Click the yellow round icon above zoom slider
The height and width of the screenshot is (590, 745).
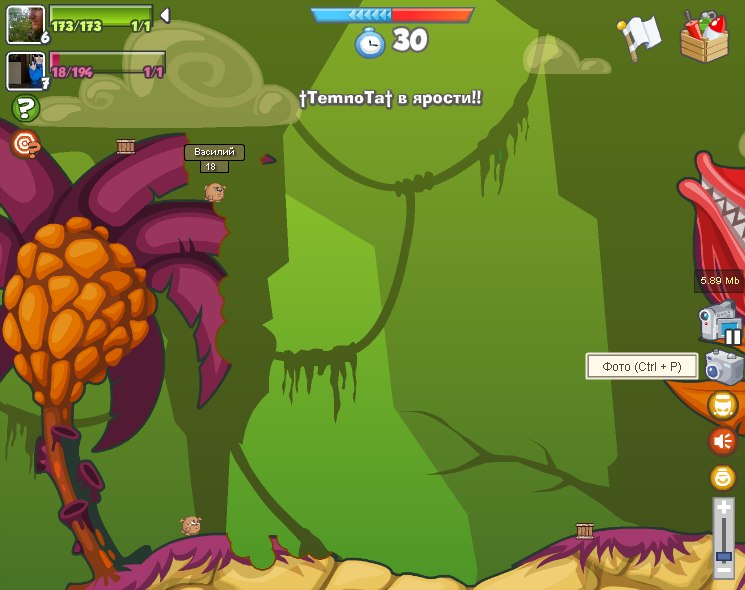[x=722, y=477]
